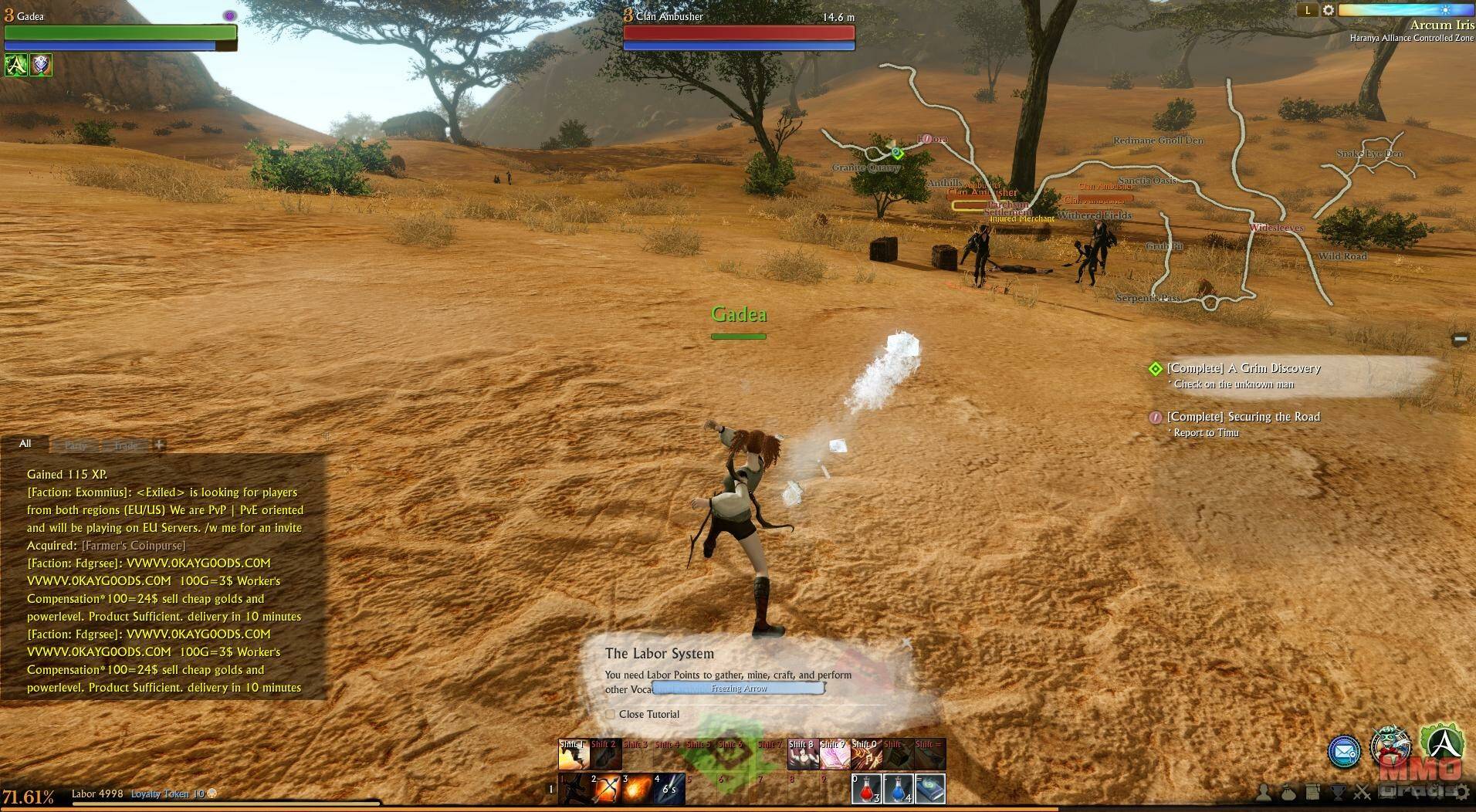Activate the crossed bow-and-arrow skill in slot 2
The image size is (1476, 812).
[x=606, y=789]
